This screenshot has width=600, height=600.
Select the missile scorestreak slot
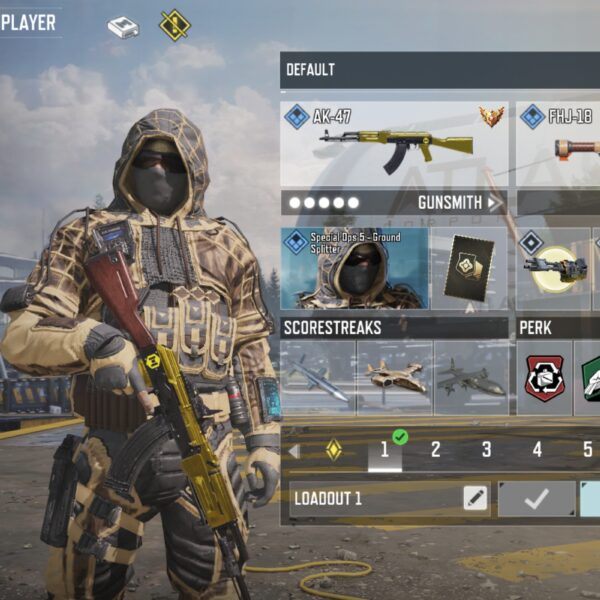[x=317, y=377]
